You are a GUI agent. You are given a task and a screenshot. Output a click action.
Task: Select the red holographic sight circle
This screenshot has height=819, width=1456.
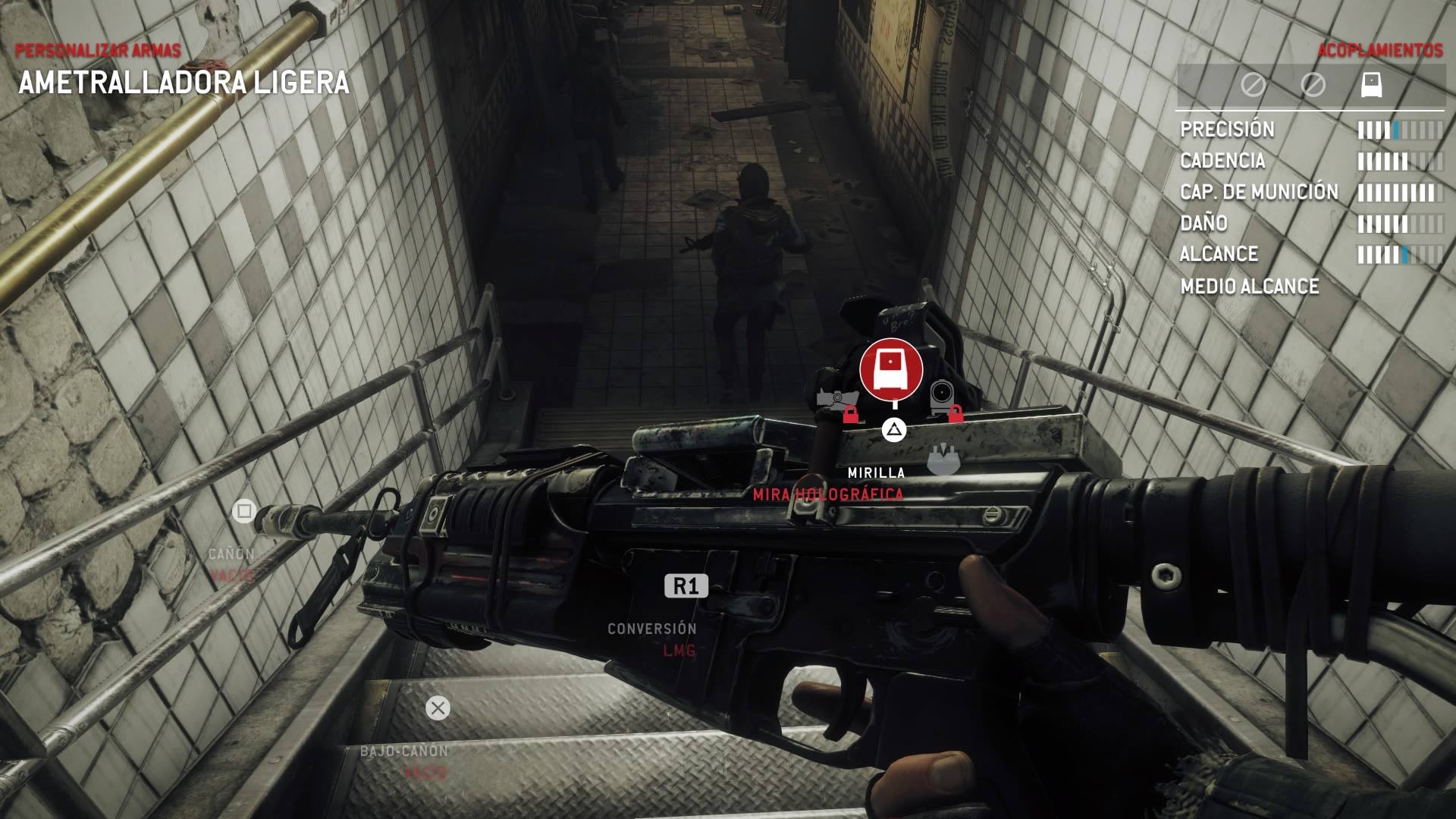point(891,369)
